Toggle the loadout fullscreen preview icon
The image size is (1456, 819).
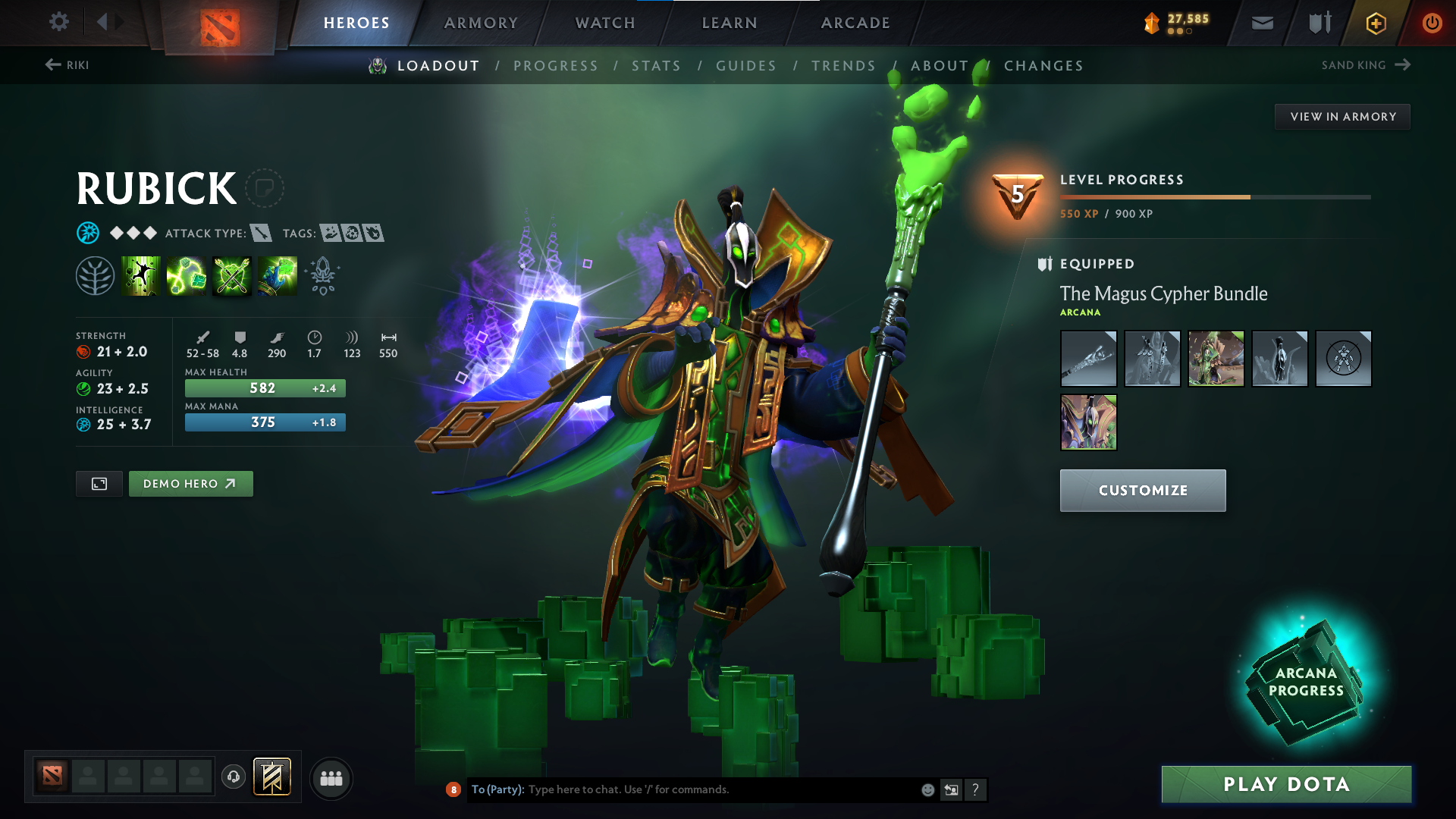[x=99, y=483]
